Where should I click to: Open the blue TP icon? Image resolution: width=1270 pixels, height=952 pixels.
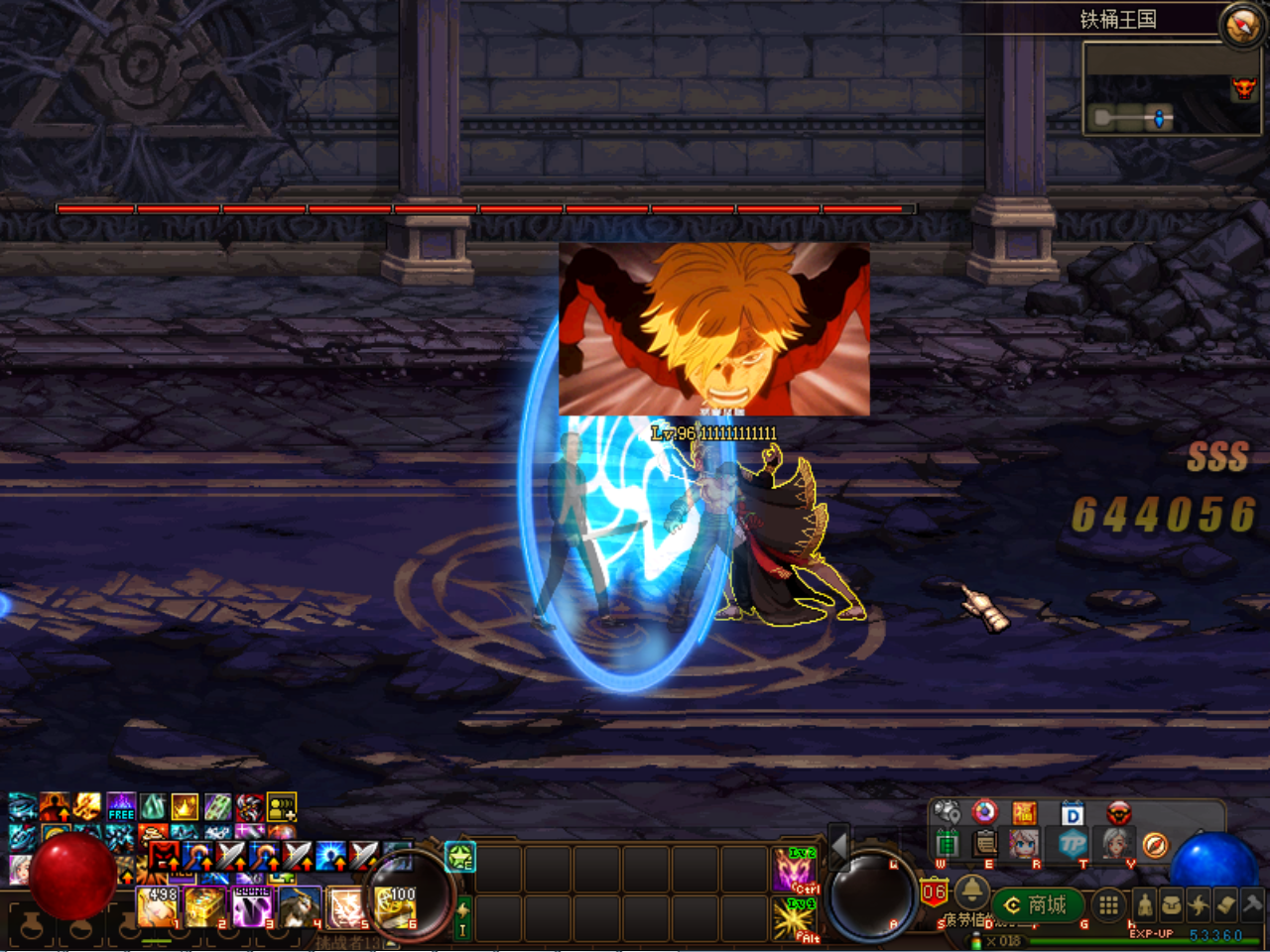pos(1073,844)
